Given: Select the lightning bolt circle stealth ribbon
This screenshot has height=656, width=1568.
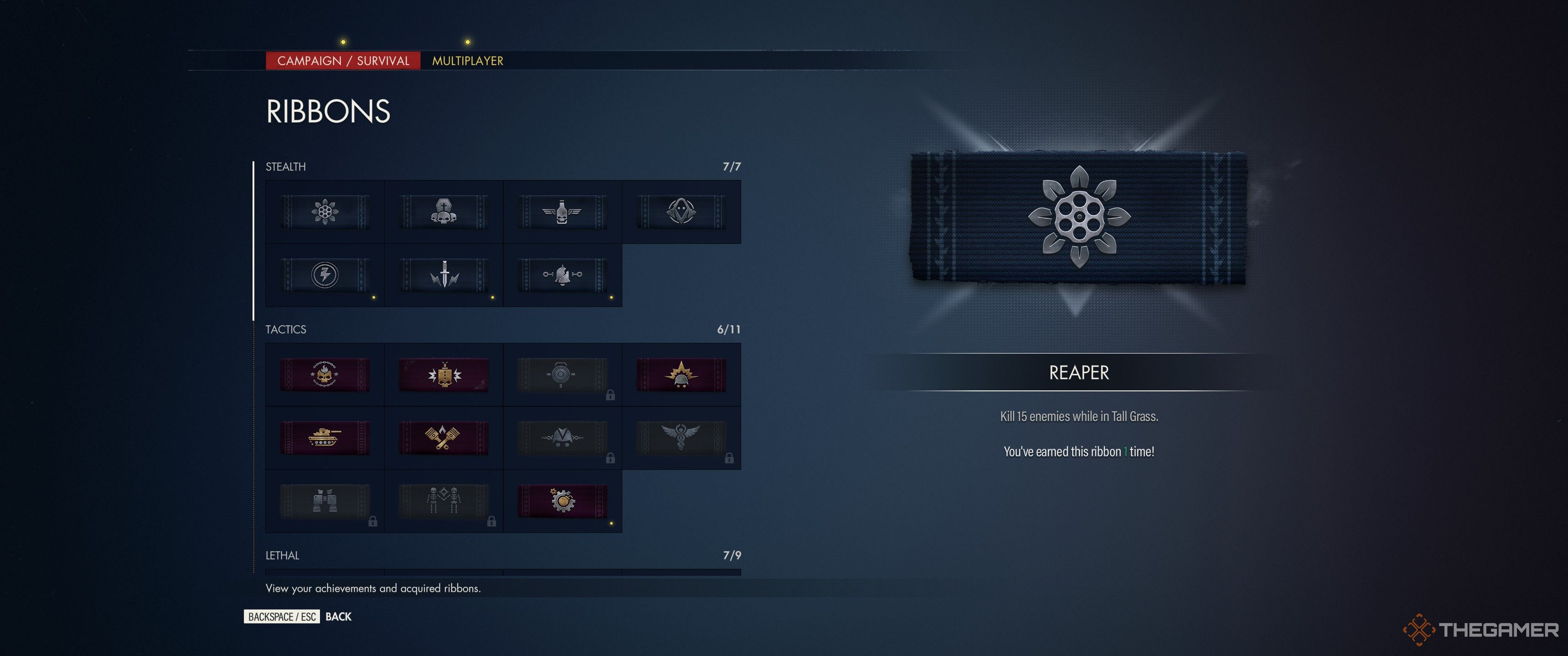Looking at the screenshot, I should tap(325, 275).
